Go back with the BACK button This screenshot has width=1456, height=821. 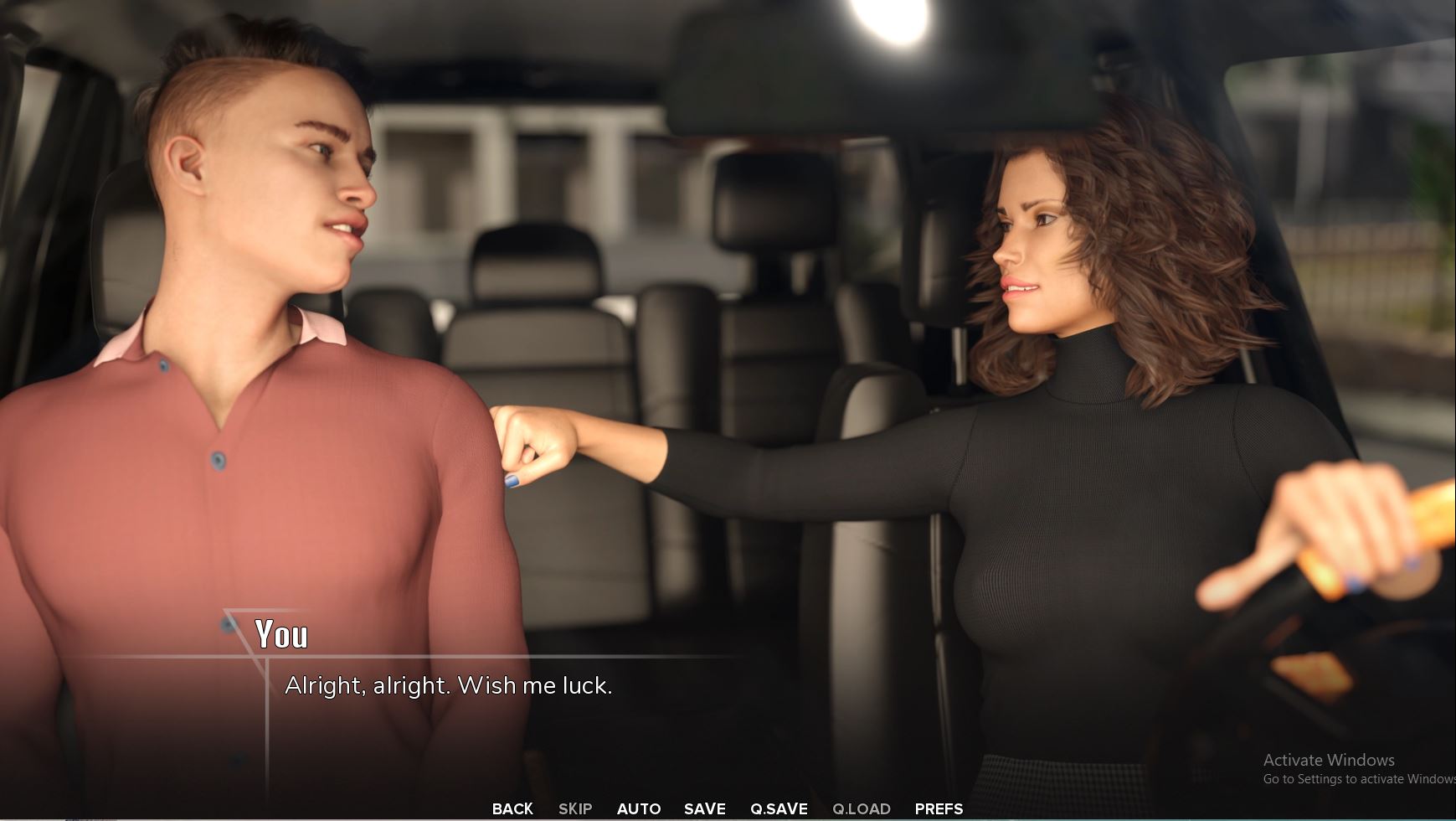click(x=512, y=808)
